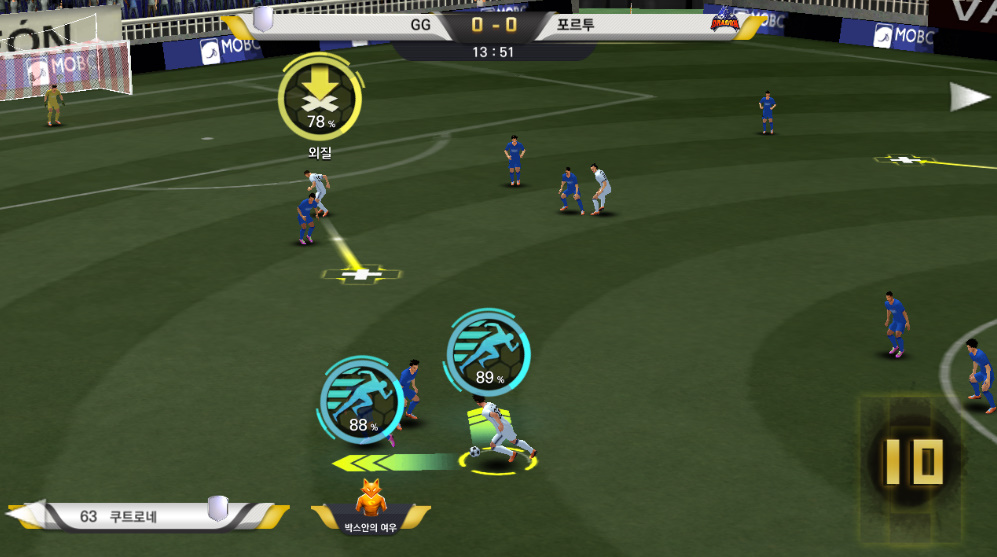997x557 pixels.
Task: Choose the 88% dribble run option
Action: (x=361, y=400)
